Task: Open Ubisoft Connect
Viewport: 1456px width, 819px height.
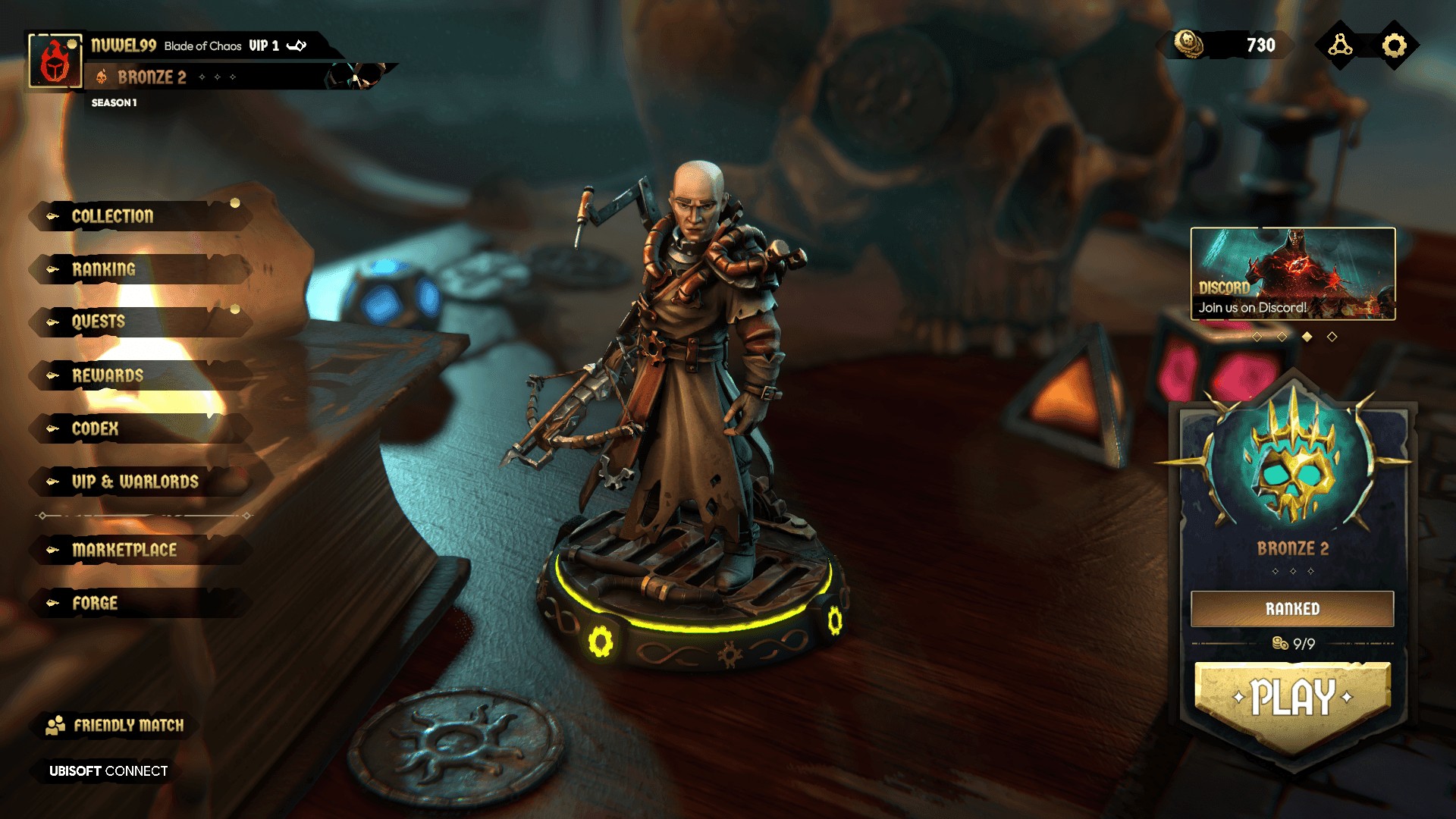Action: tap(108, 771)
